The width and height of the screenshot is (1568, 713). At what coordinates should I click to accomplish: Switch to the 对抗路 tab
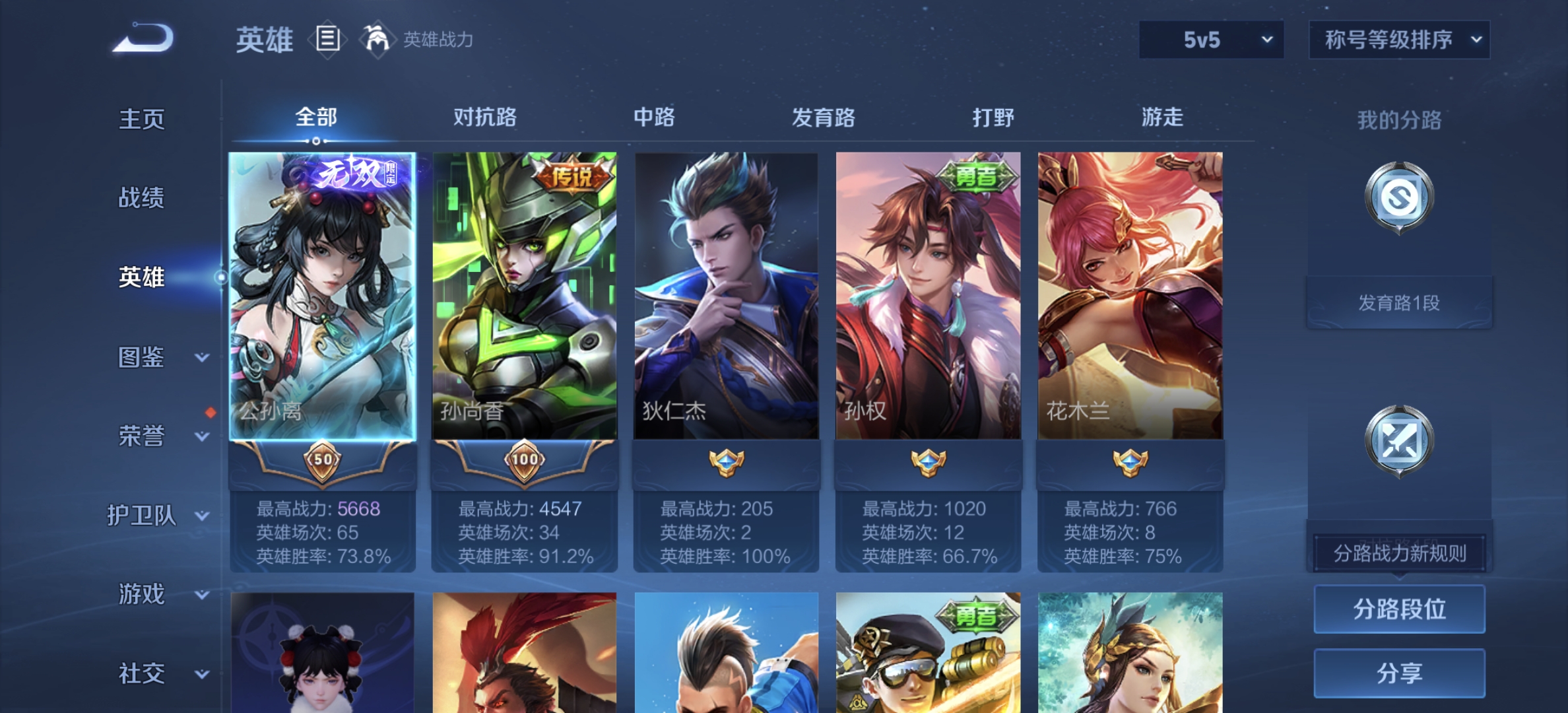(486, 118)
